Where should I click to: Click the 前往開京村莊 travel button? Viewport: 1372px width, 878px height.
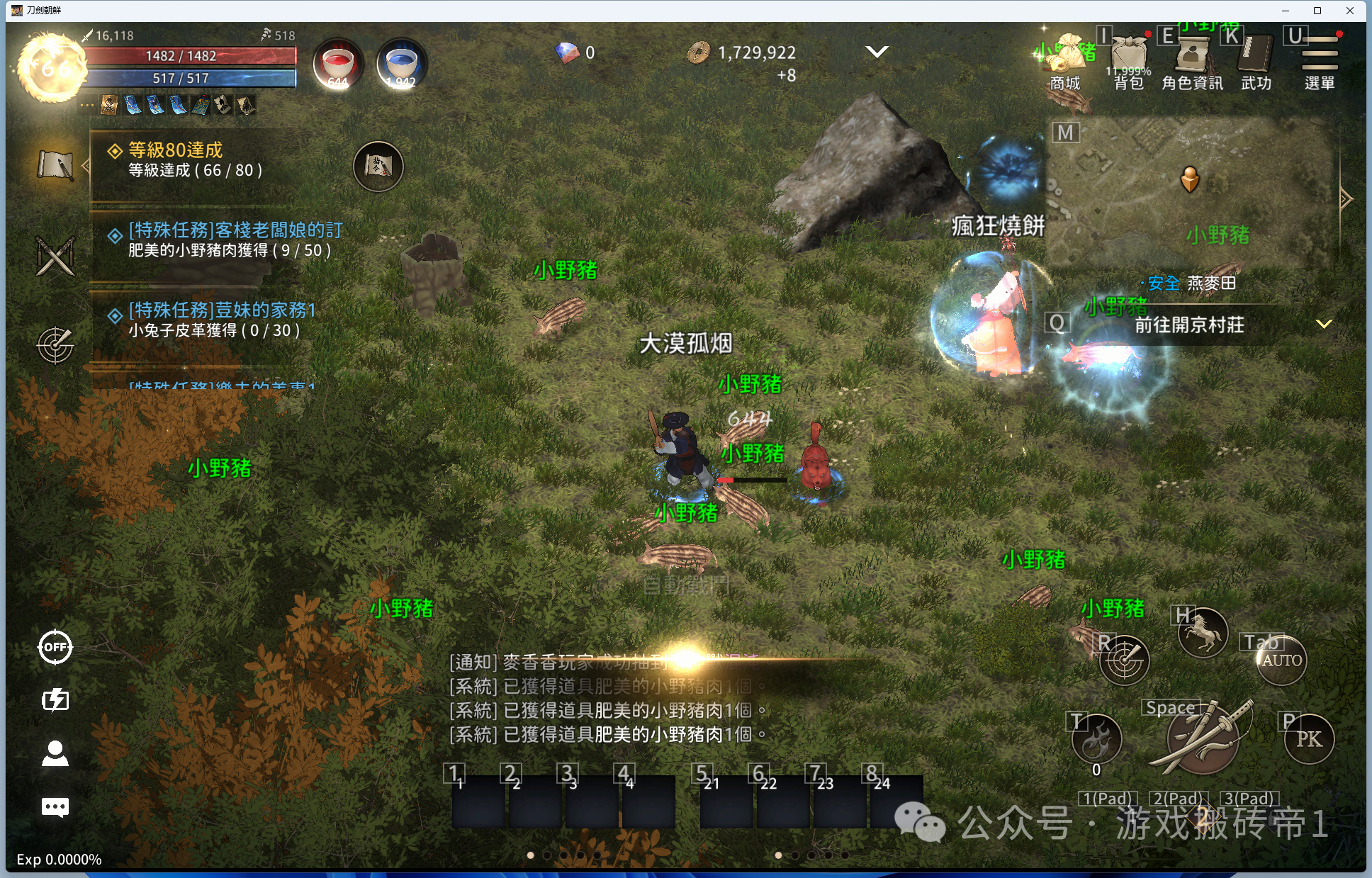[1189, 325]
